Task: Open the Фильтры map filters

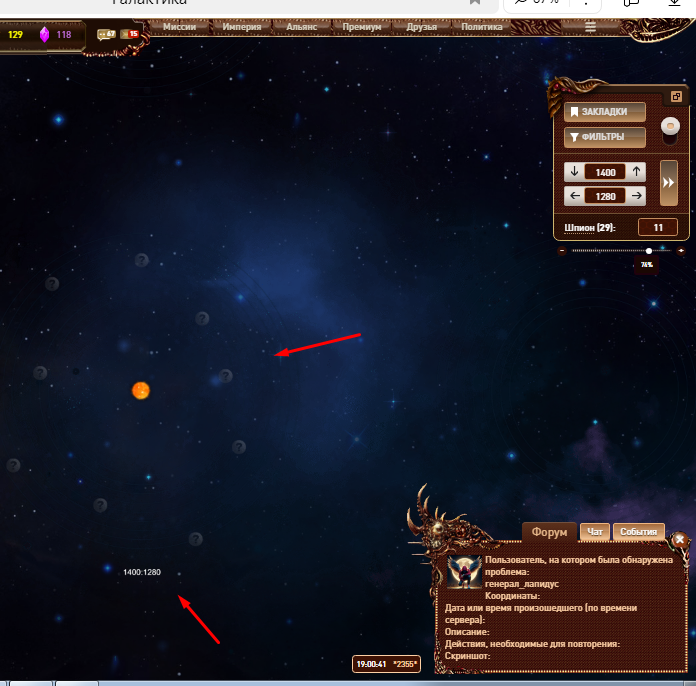Action: click(x=605, y=137)
